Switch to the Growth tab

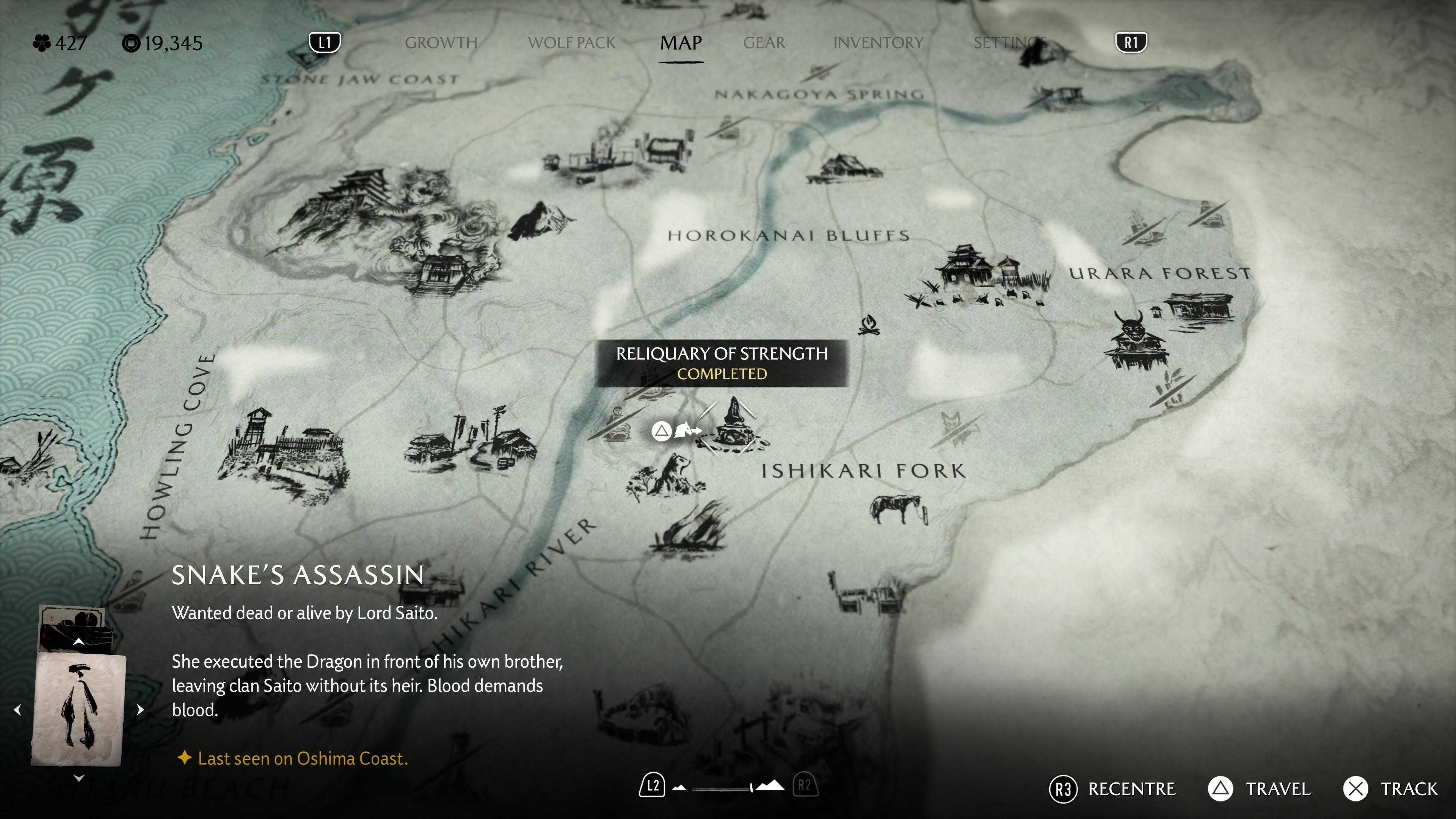[x=441, y=43]
